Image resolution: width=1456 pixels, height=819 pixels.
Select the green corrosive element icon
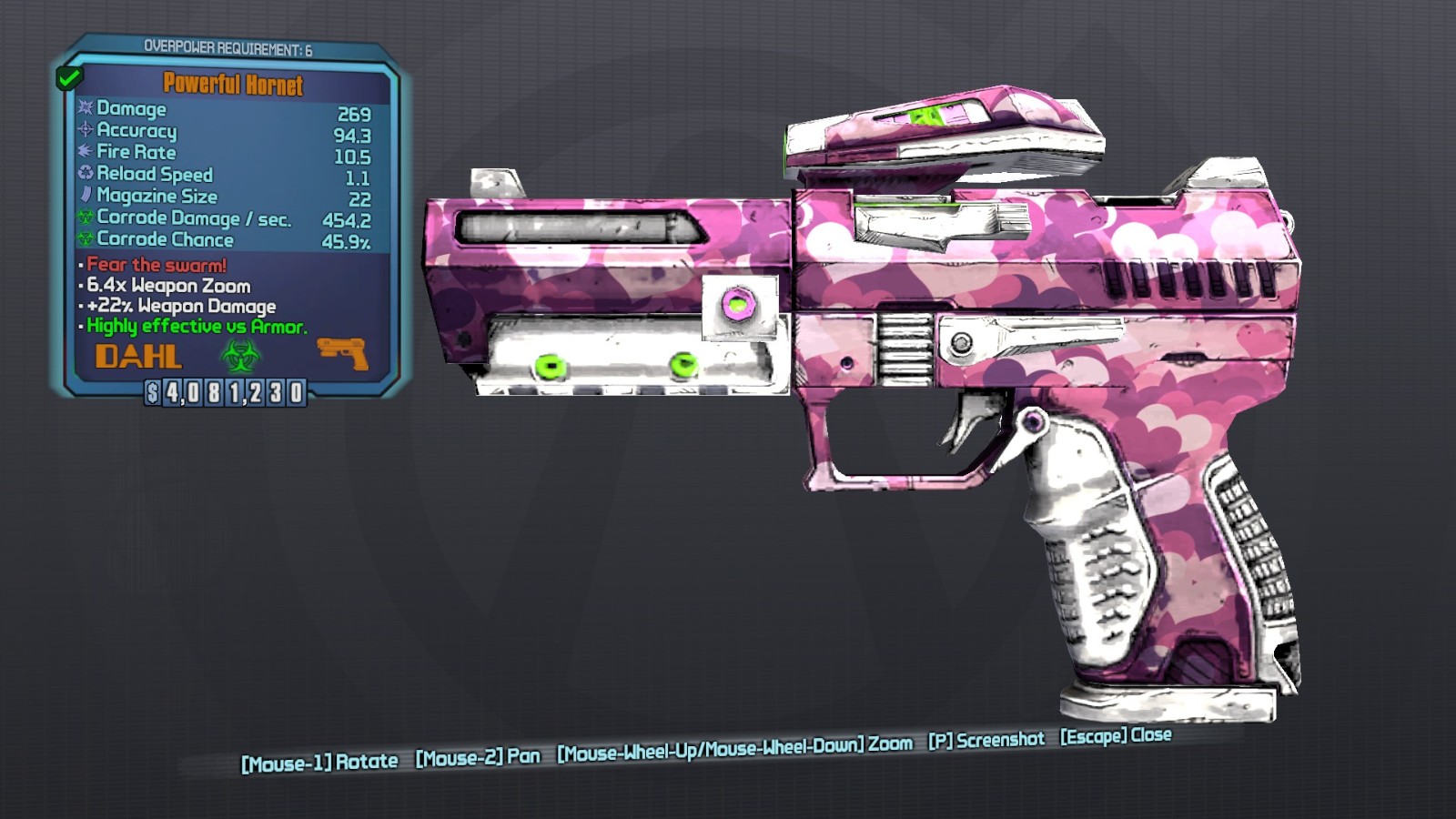[x=240, y=356]
